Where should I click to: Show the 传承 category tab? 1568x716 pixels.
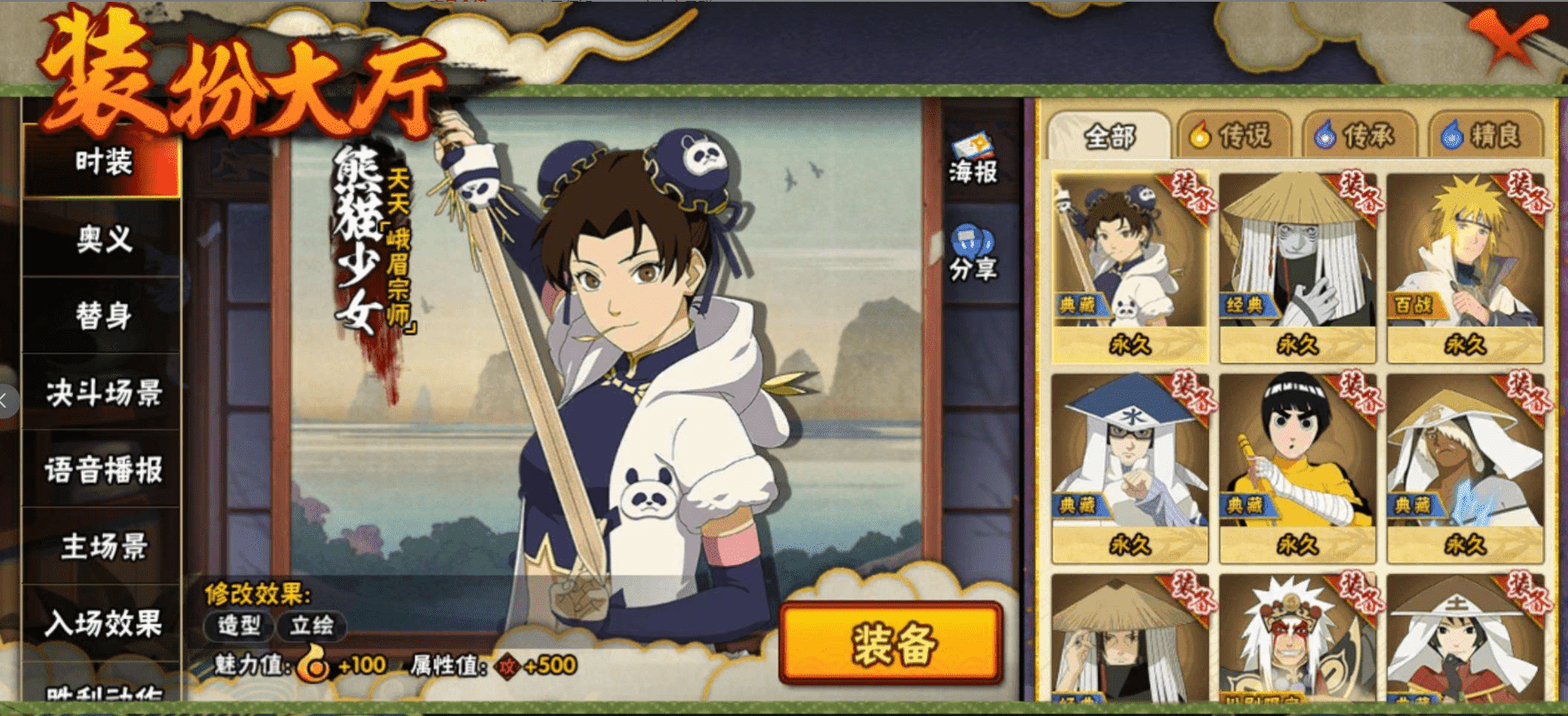click(x=1358, y=136)
